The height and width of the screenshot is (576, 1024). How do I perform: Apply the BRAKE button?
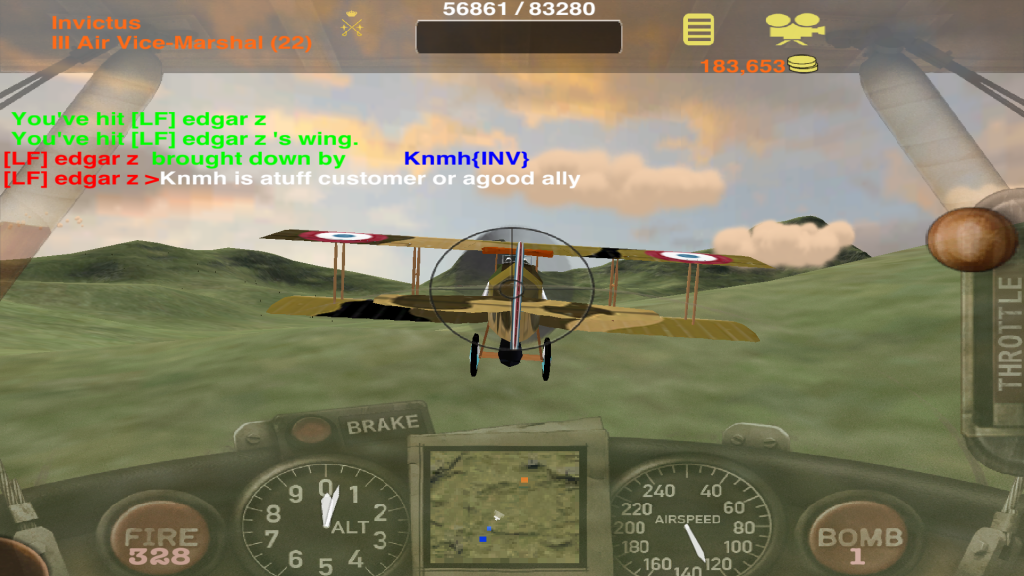pos(381,425)
